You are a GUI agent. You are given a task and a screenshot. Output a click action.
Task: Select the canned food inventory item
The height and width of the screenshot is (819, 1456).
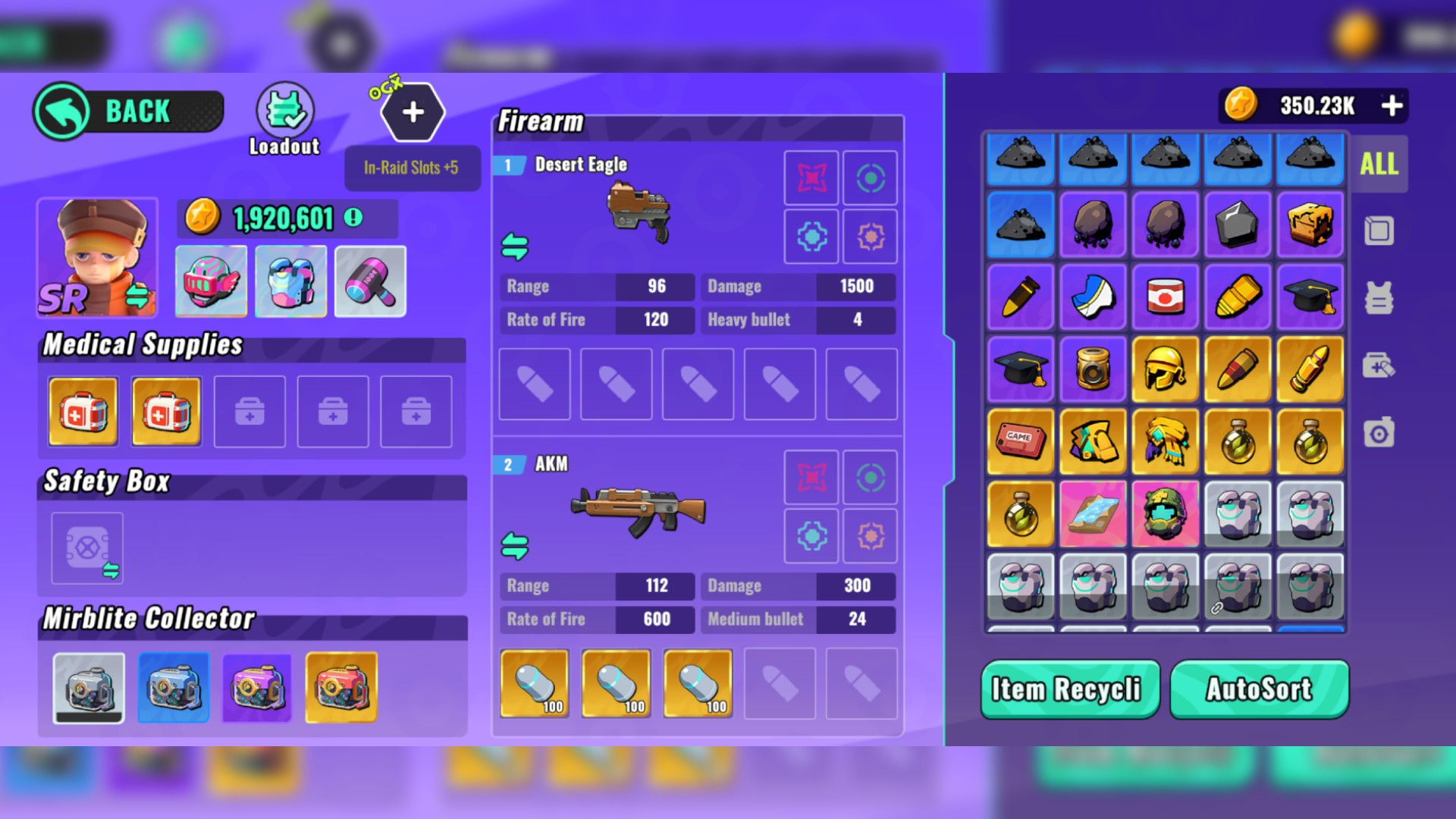coord(1166,297)
